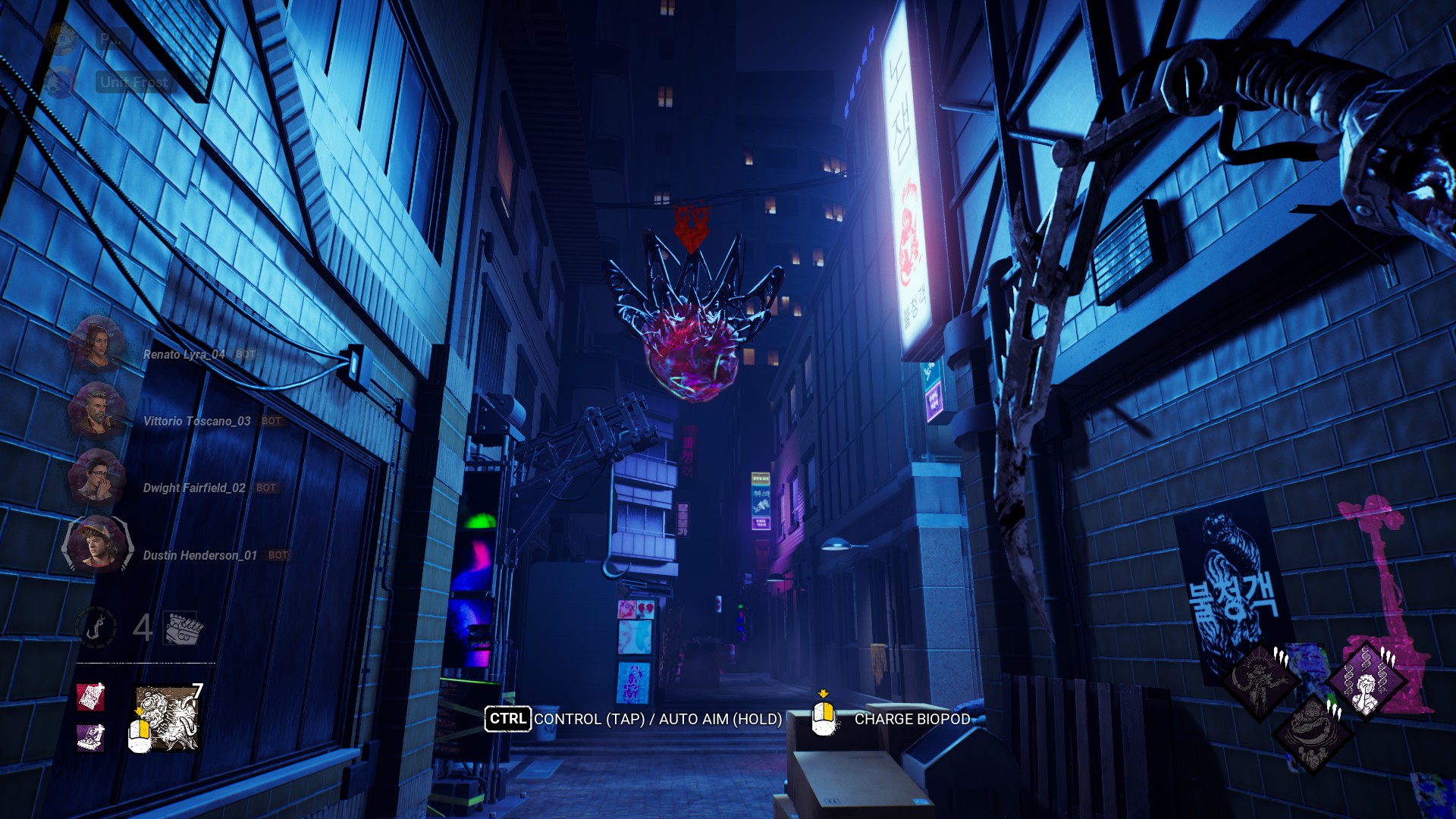The image size is (1456, 819).
Task: Click the faded avatar beside Unit Frost
Action: coord(60,82)
